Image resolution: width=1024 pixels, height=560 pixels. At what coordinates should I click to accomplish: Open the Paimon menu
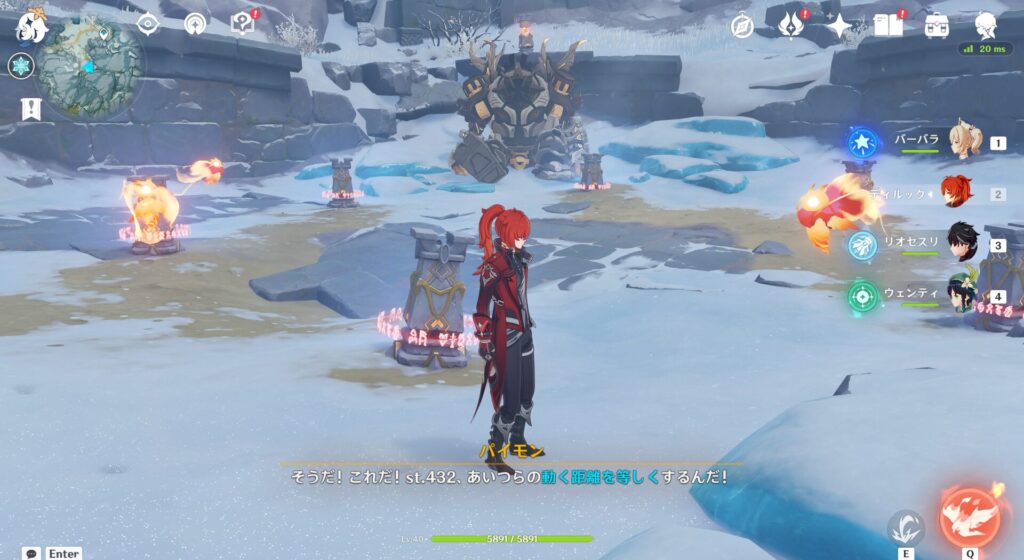(x=30, y=27)
